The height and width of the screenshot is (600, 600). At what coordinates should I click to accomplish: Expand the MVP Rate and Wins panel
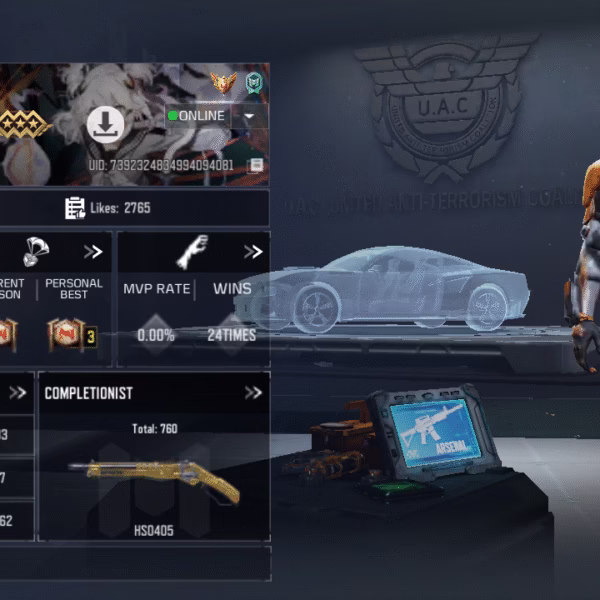click(x=252, y=252)
